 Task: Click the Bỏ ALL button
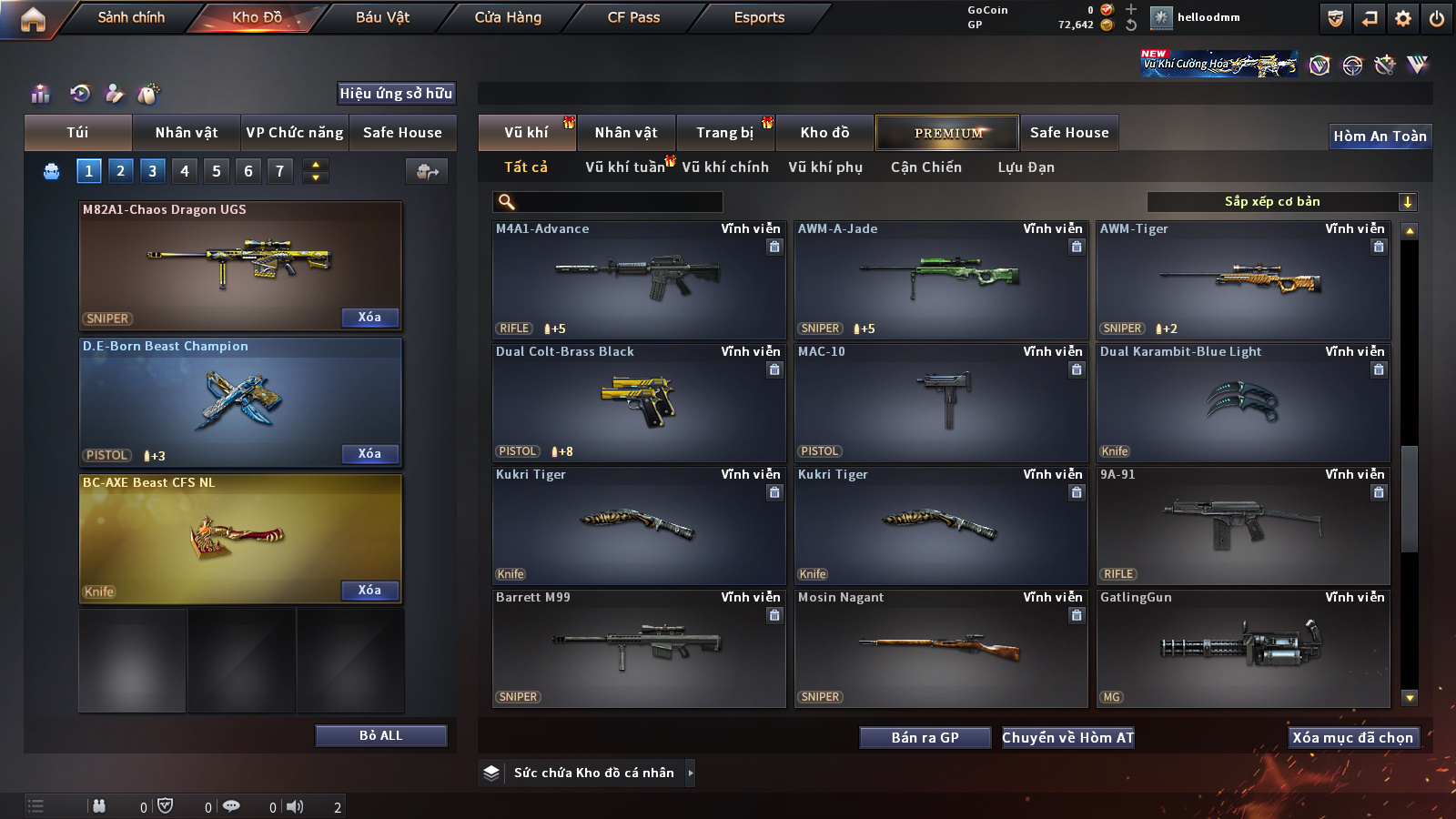click(x=380, y=735)
